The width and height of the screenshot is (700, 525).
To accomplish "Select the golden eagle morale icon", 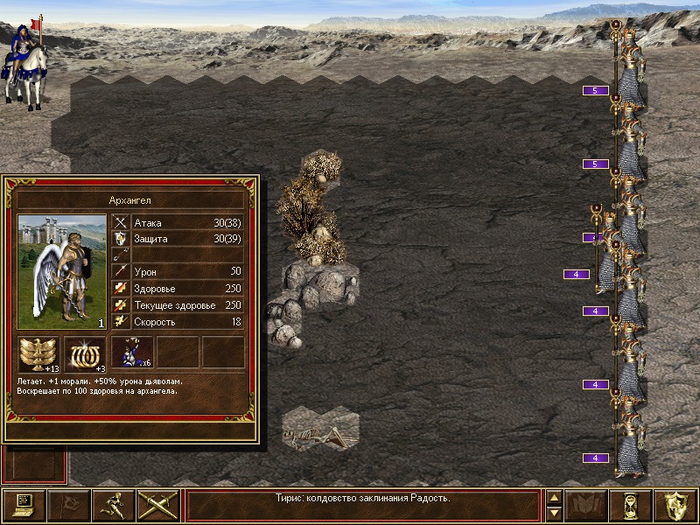I will (39, 354).
